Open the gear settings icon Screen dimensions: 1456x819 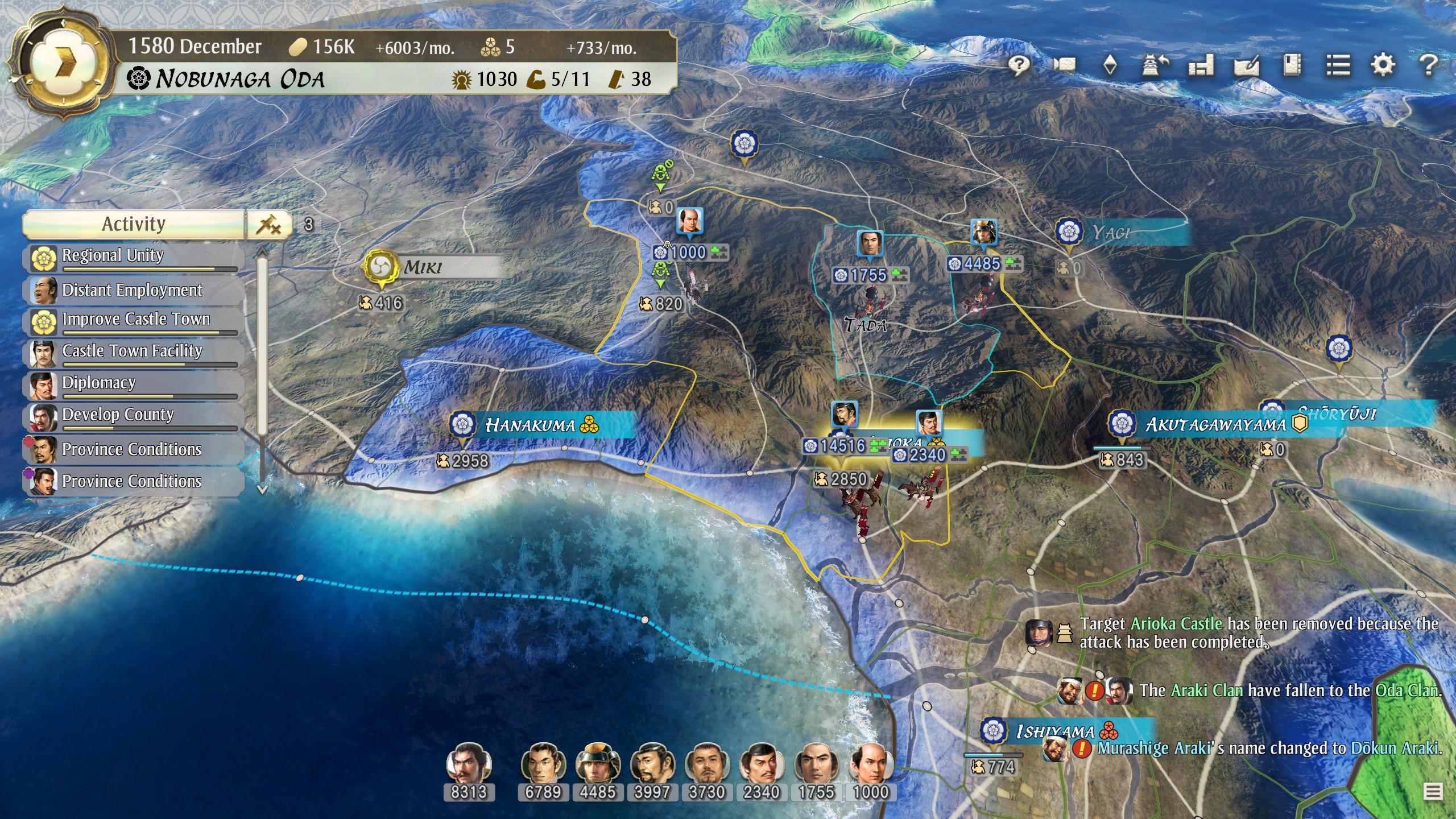coord(1383,65)
